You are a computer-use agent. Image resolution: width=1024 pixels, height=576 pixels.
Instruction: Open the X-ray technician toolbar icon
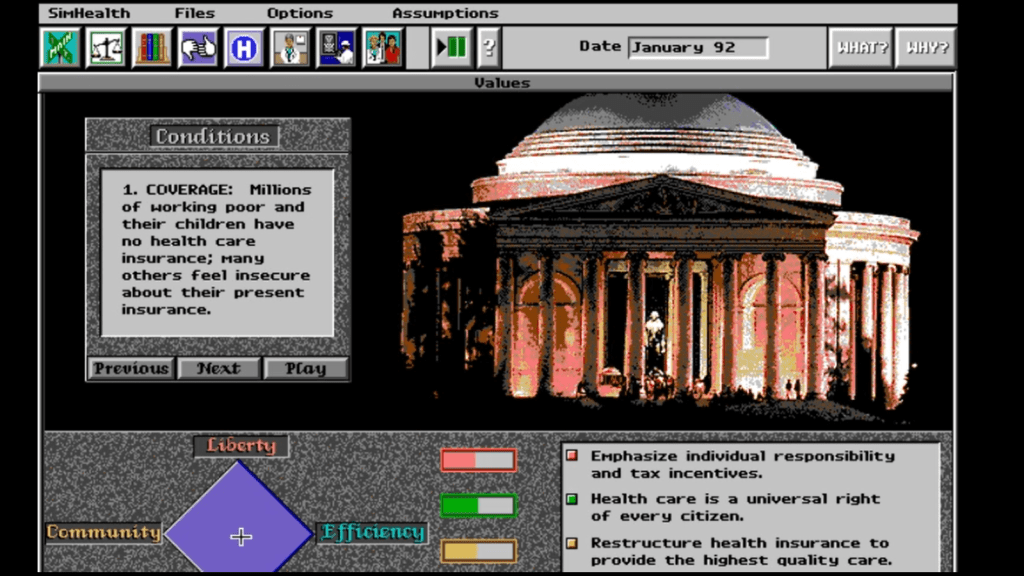coord(337,48)
